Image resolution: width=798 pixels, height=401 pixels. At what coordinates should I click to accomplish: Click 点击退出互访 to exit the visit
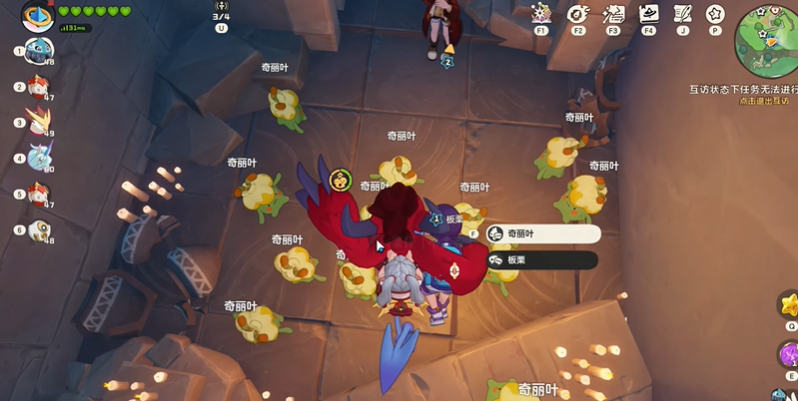coord(764,101)
